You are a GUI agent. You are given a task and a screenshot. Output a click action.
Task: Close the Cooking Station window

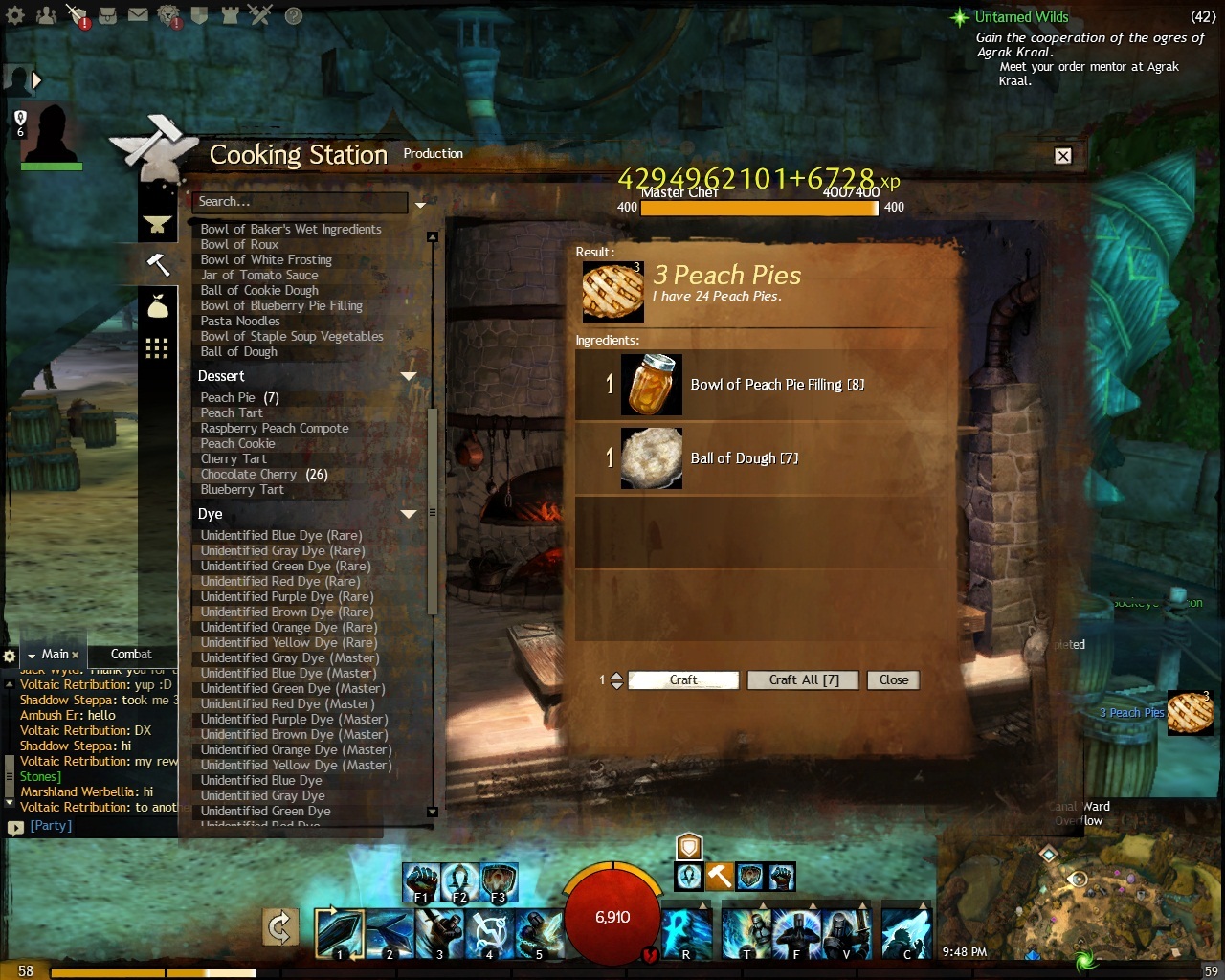click(1062, 156)
